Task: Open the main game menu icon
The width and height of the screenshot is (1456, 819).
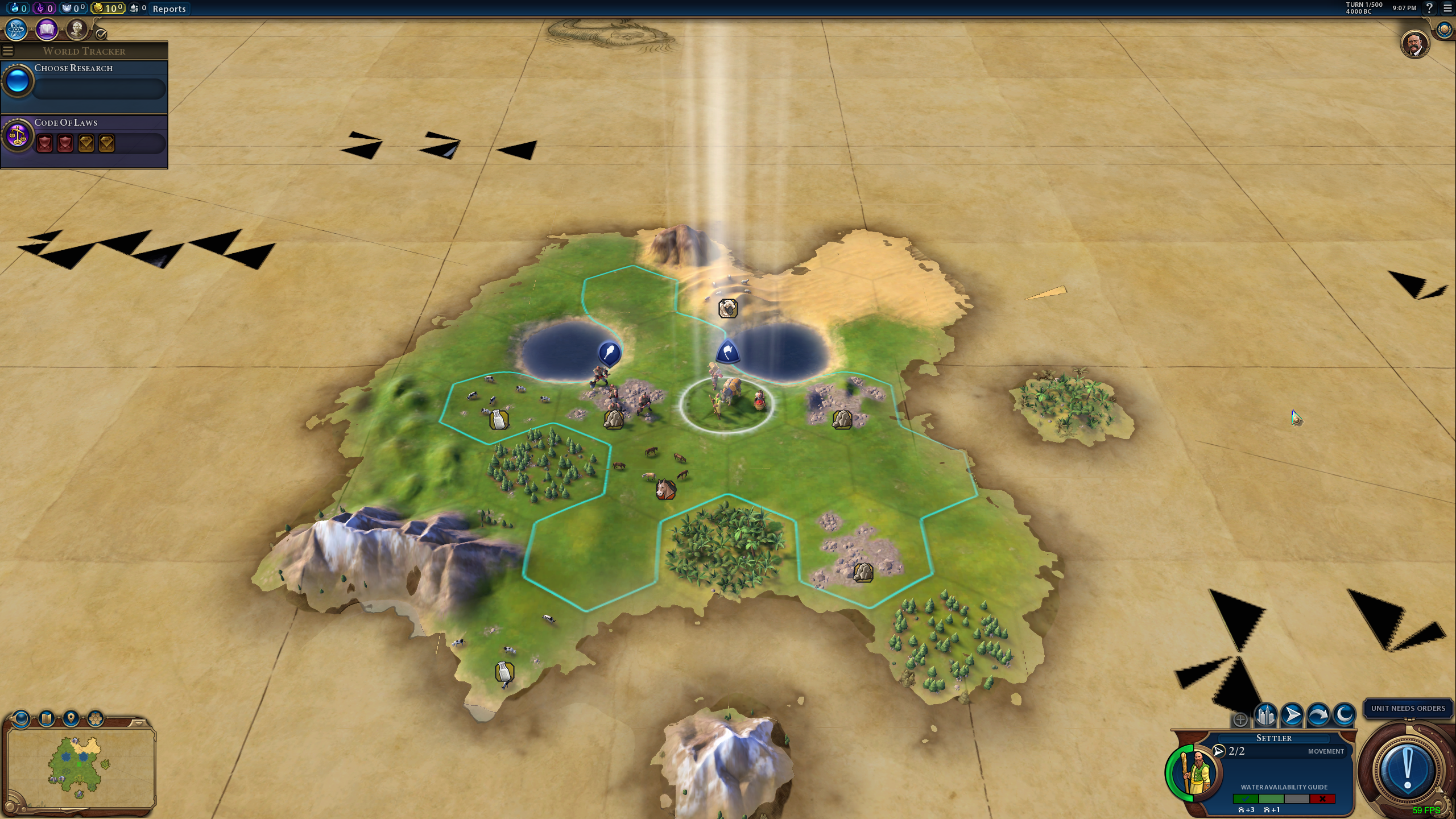Action: tap(1447, 8)
